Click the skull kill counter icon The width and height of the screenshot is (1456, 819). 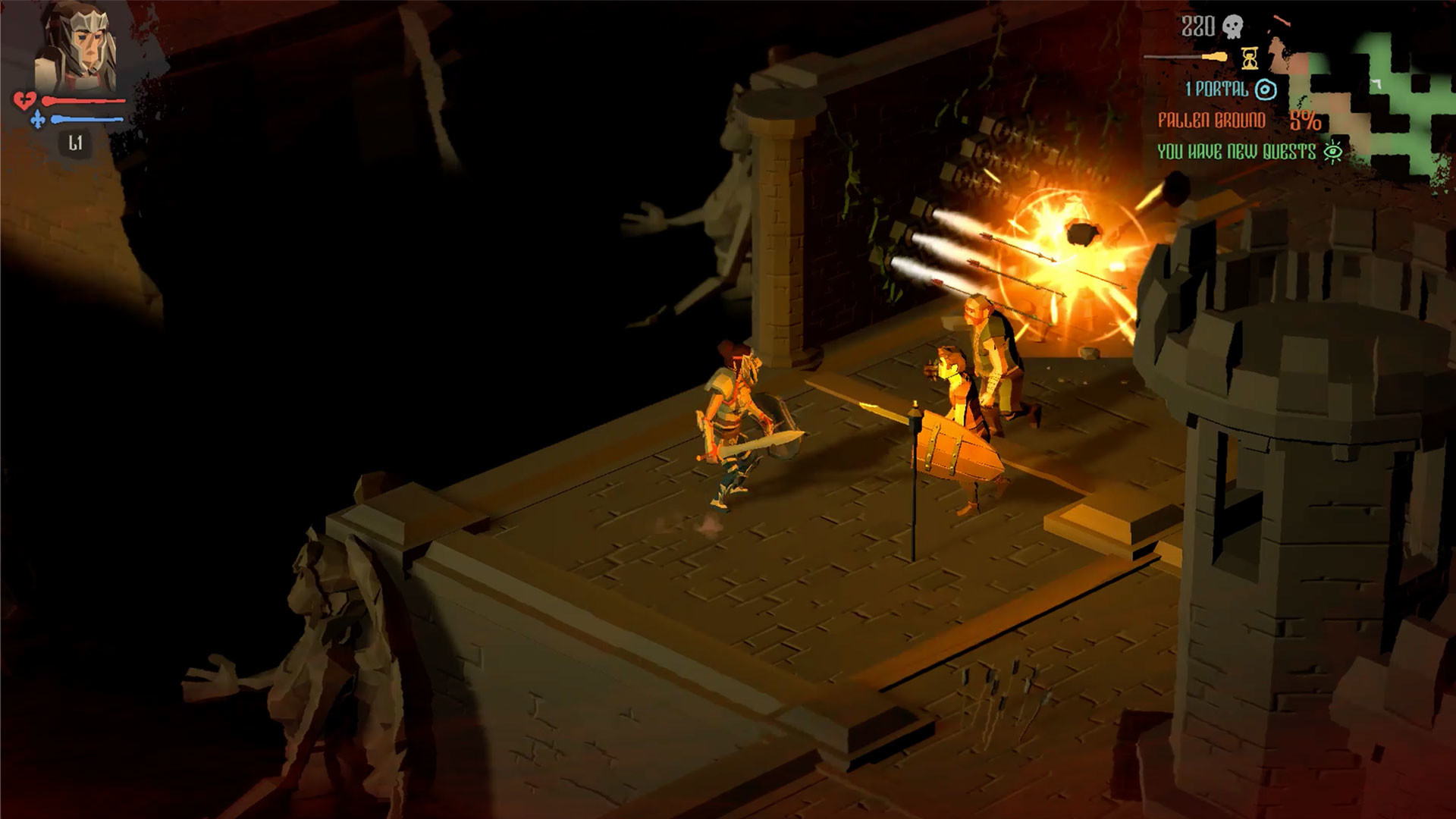(1234, 27)
